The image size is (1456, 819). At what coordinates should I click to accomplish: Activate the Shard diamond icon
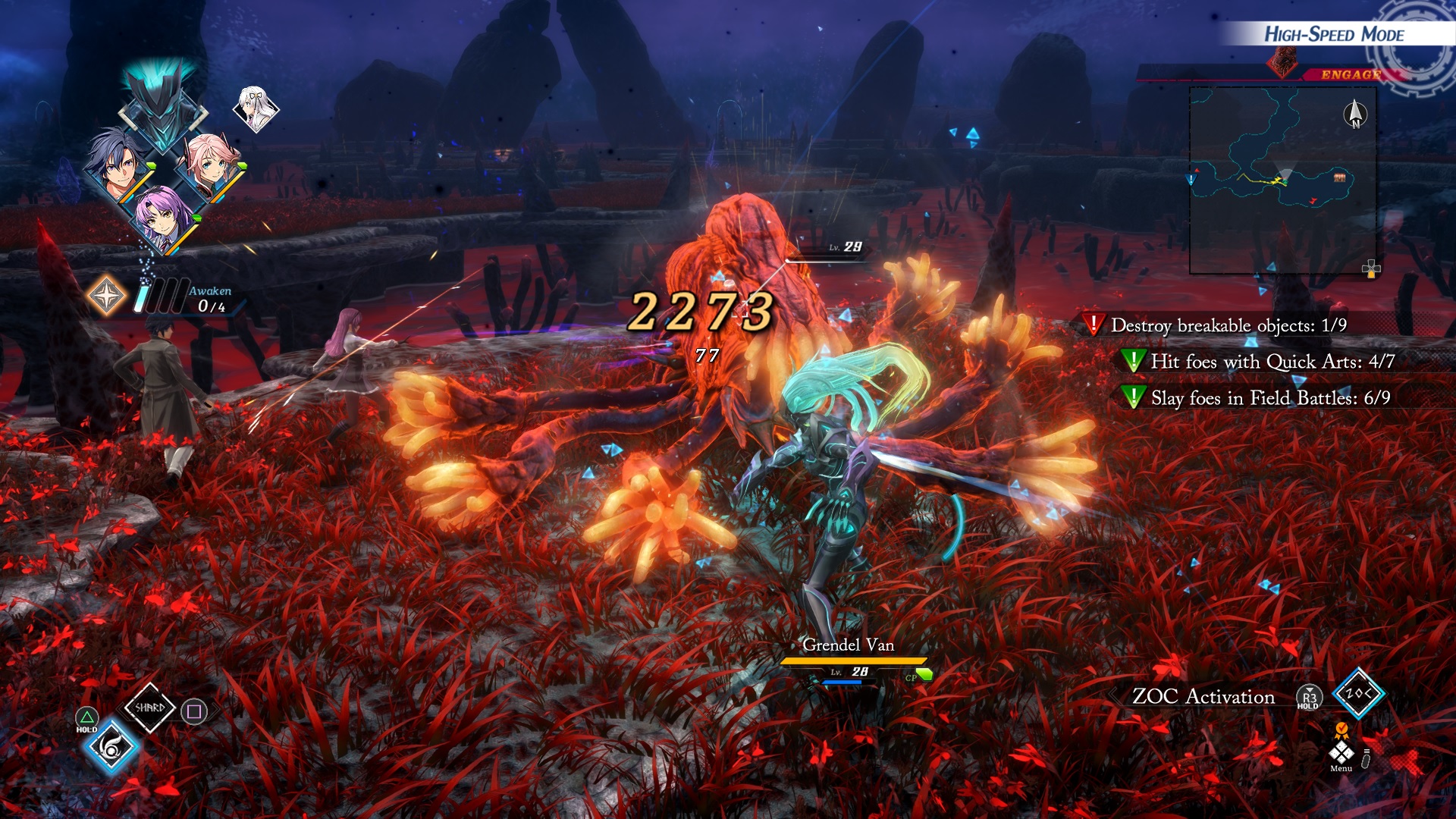coord(149,708)
